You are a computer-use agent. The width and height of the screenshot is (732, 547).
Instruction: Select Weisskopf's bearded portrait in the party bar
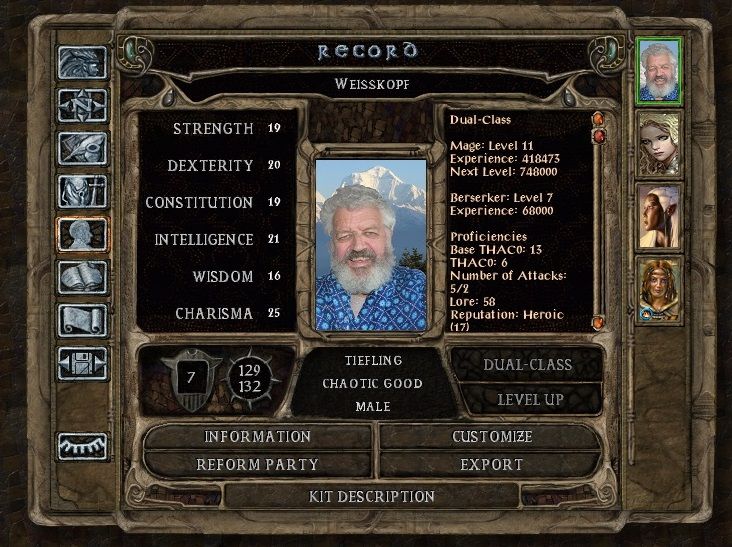pyautogui.click(x=659, y=71)
